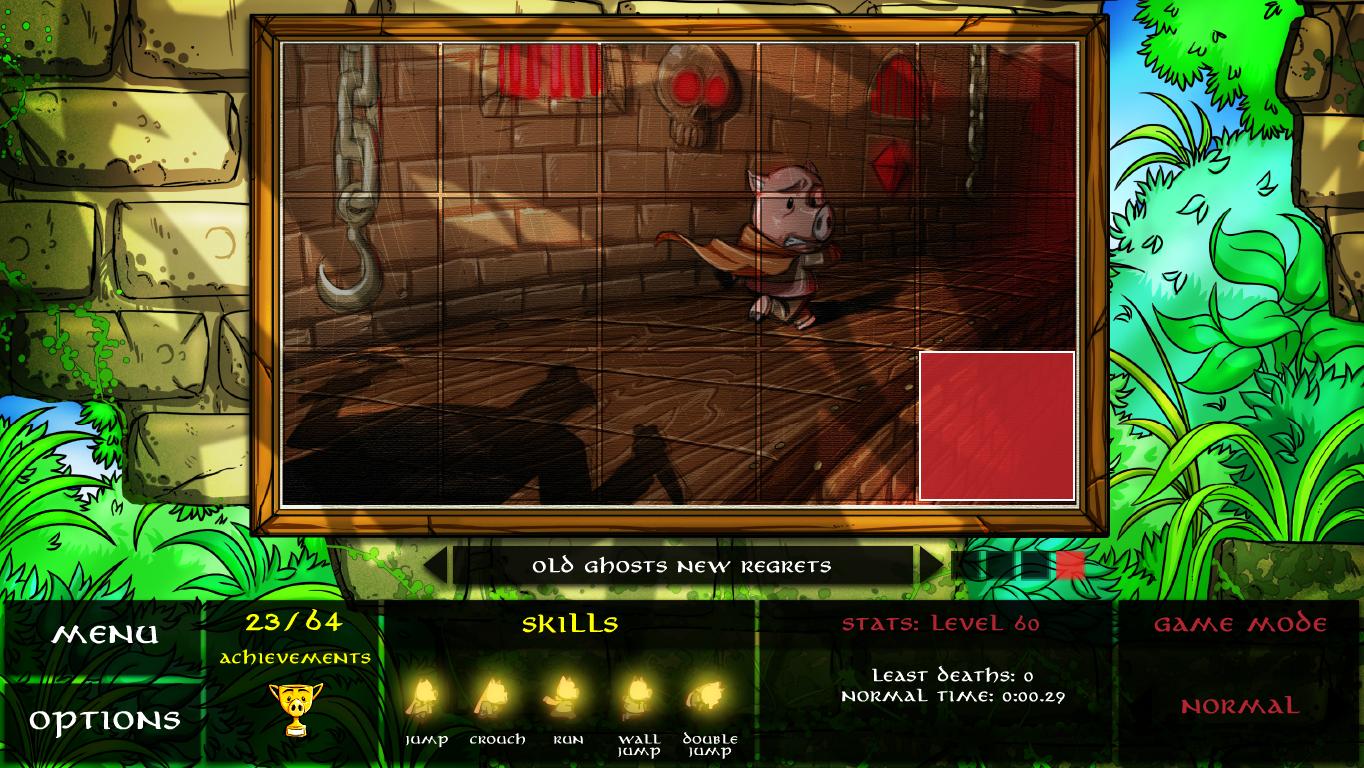Viewport: 1364px width, 768px height.
Task: Open achievements via the golden pig trophy icon
Action: (295, 709)
